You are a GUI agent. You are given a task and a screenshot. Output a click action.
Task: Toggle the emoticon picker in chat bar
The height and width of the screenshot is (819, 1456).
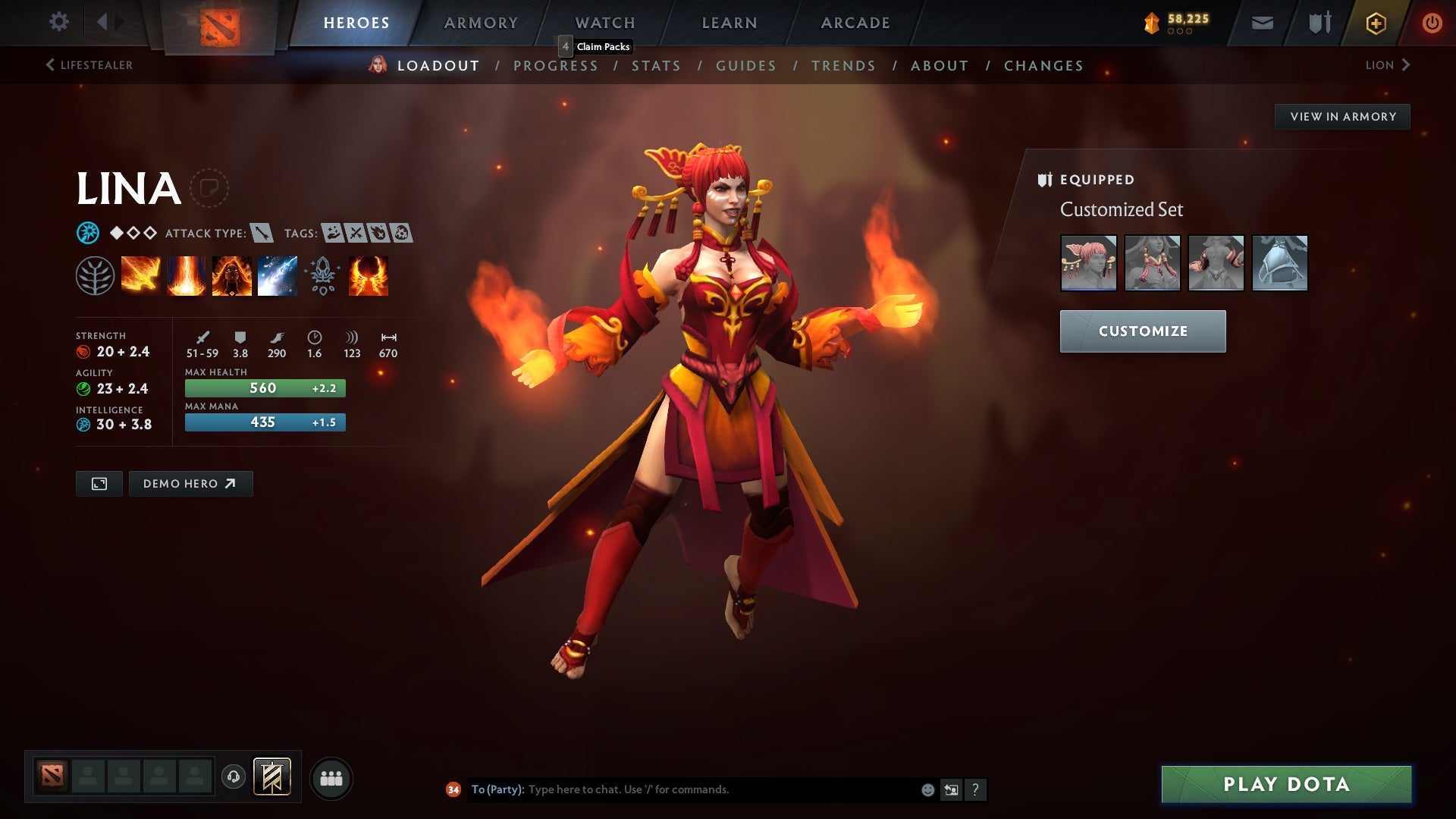click(x=927, y=789)
